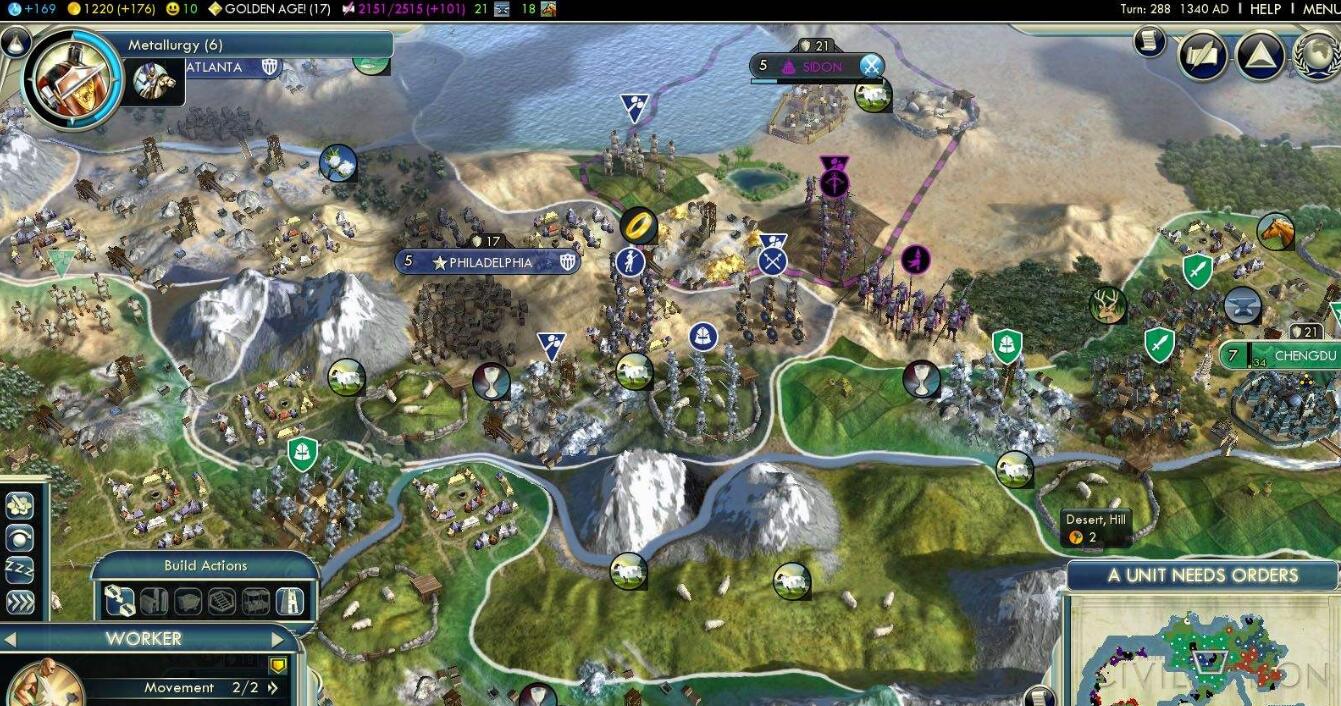The height and width of the screenshot is (706, 1341).
Task: Open the social policies quill button
Action: pos(1203,56)
